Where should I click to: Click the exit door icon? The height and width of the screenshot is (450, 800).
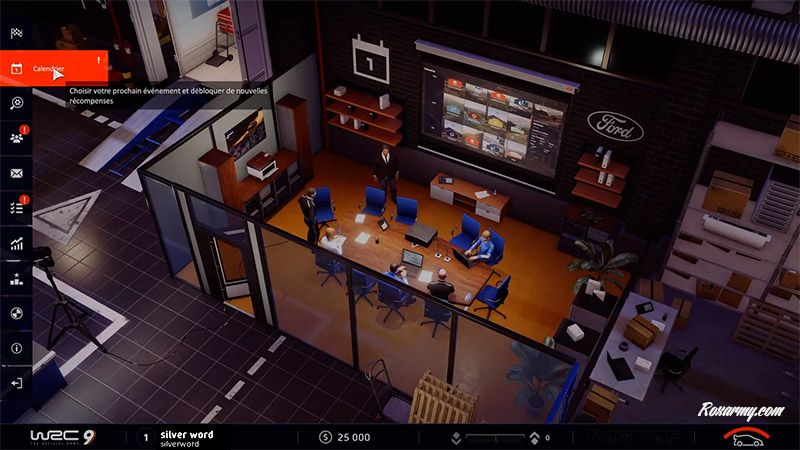16,383
